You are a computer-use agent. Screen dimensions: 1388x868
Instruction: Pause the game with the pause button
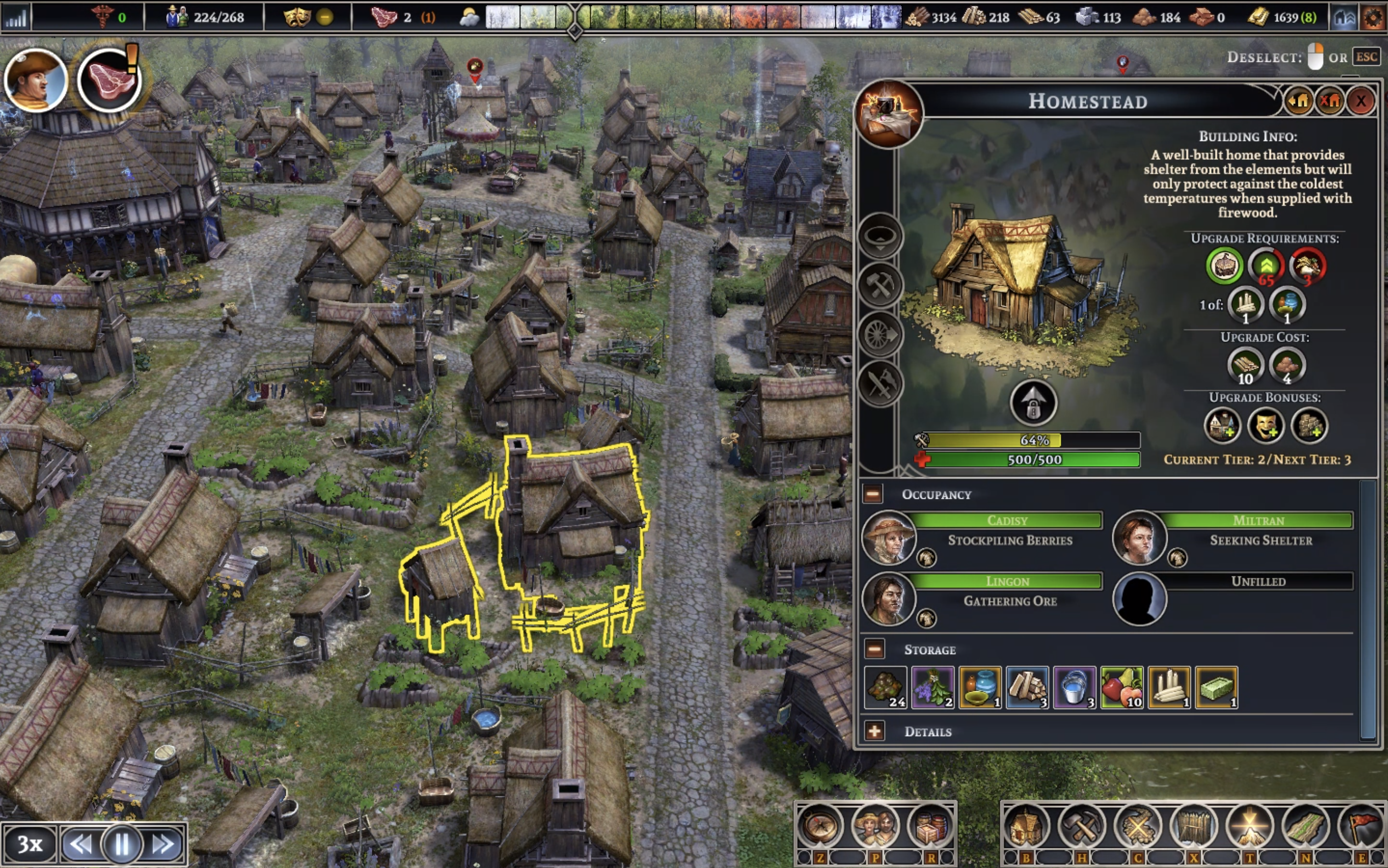coord(122,844)
